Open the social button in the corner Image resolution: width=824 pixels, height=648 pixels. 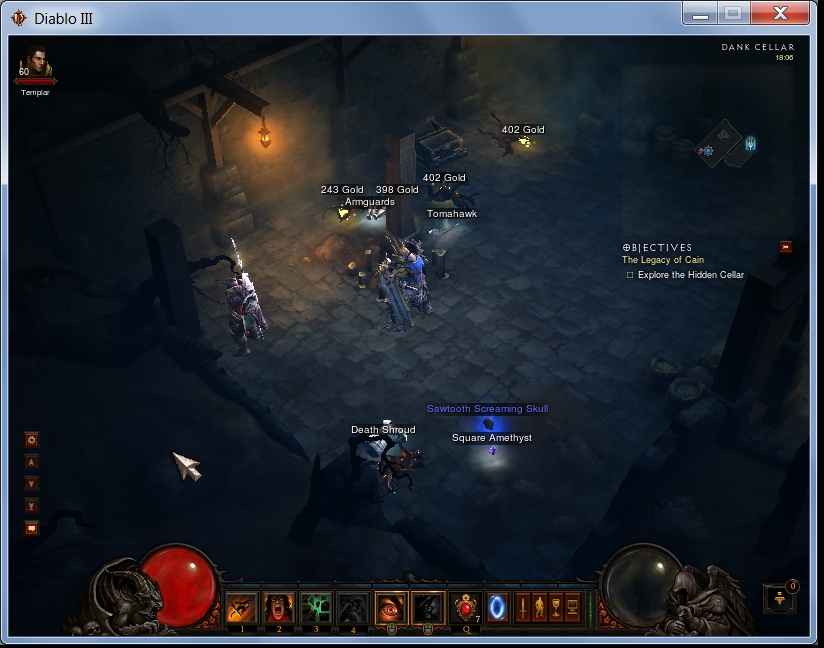click(779, 598)
